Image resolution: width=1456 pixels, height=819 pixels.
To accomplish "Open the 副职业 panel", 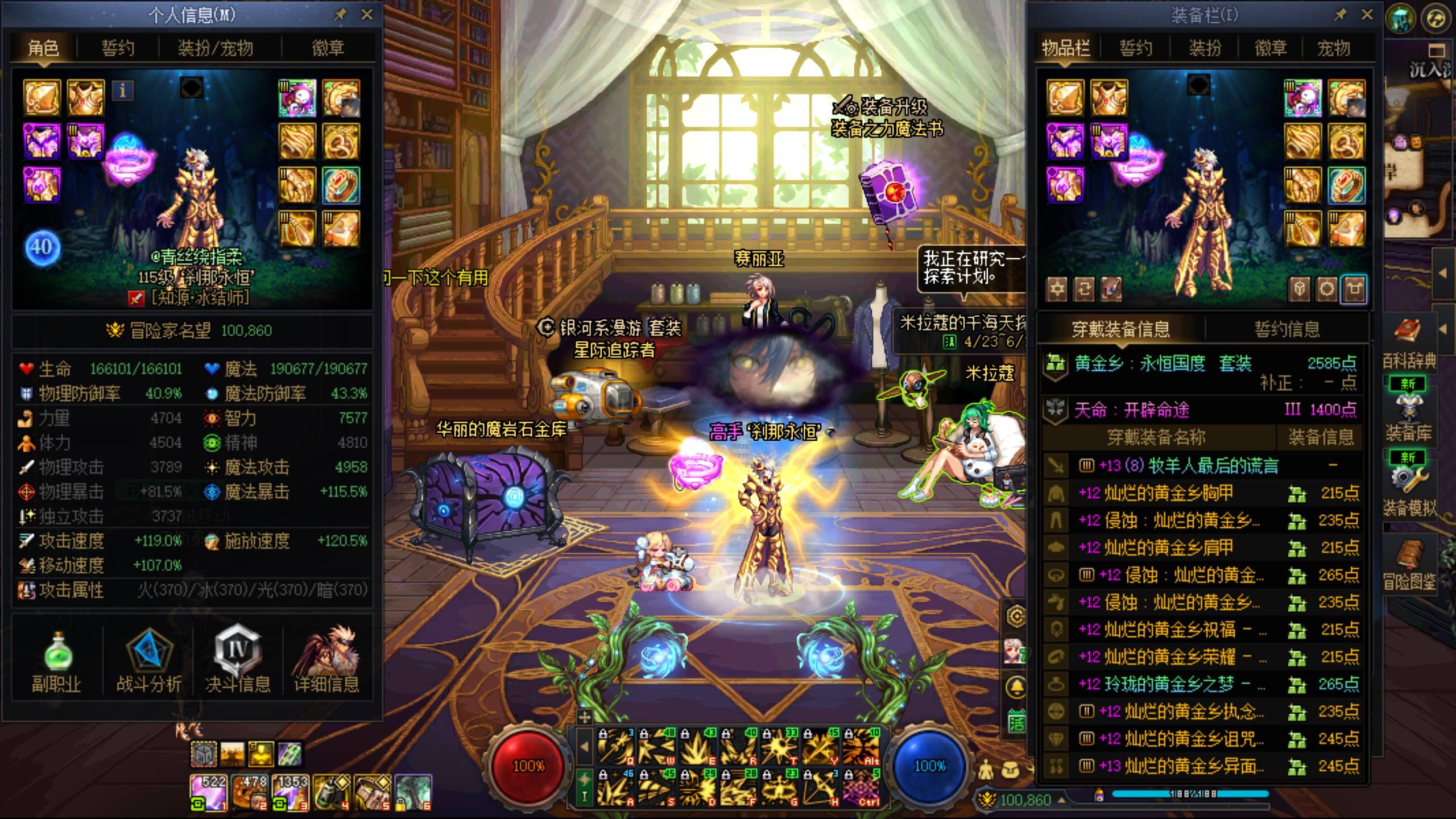I will click(56, 662).
